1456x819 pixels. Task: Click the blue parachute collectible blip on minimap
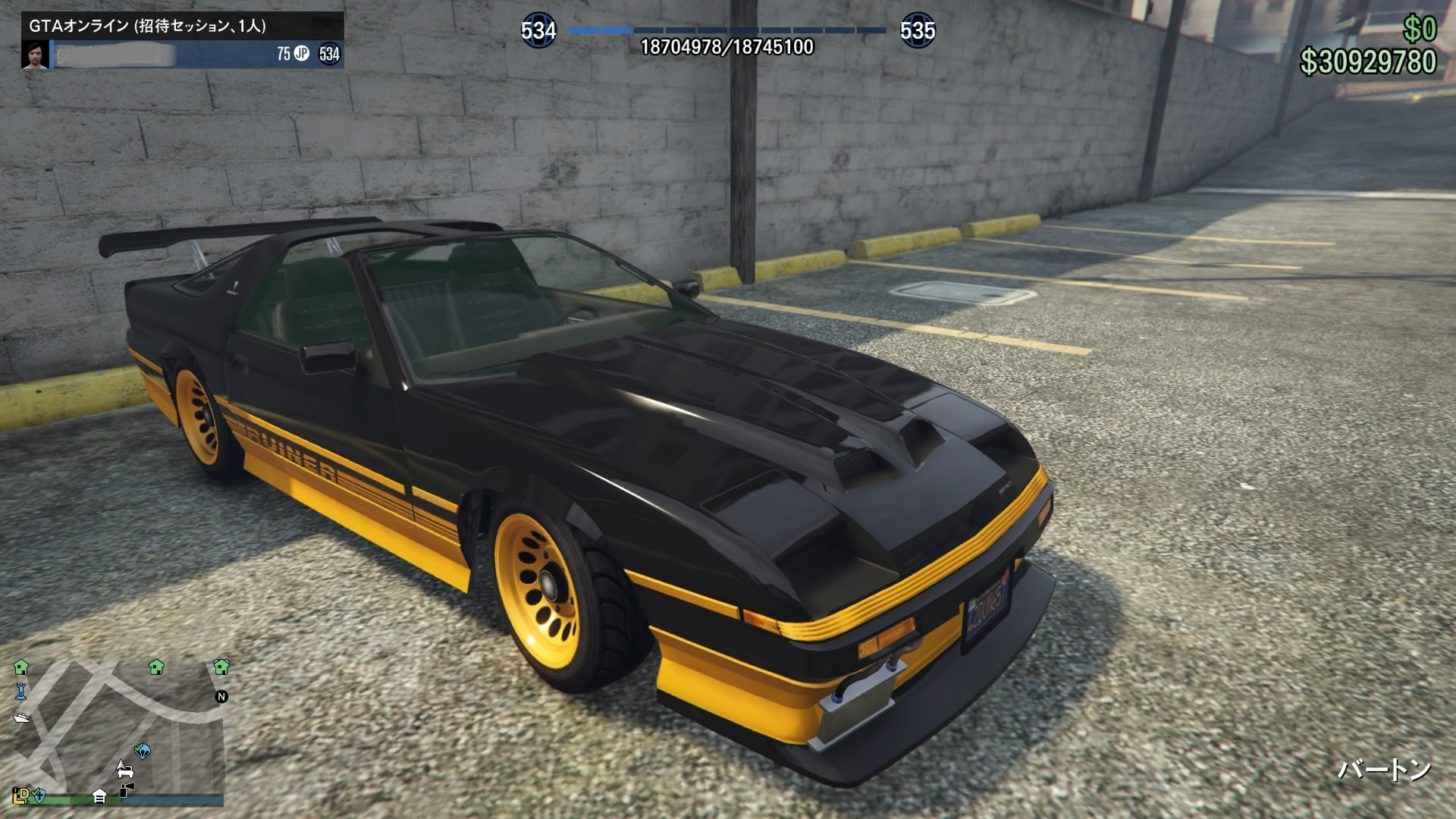[x=143, y=751]
